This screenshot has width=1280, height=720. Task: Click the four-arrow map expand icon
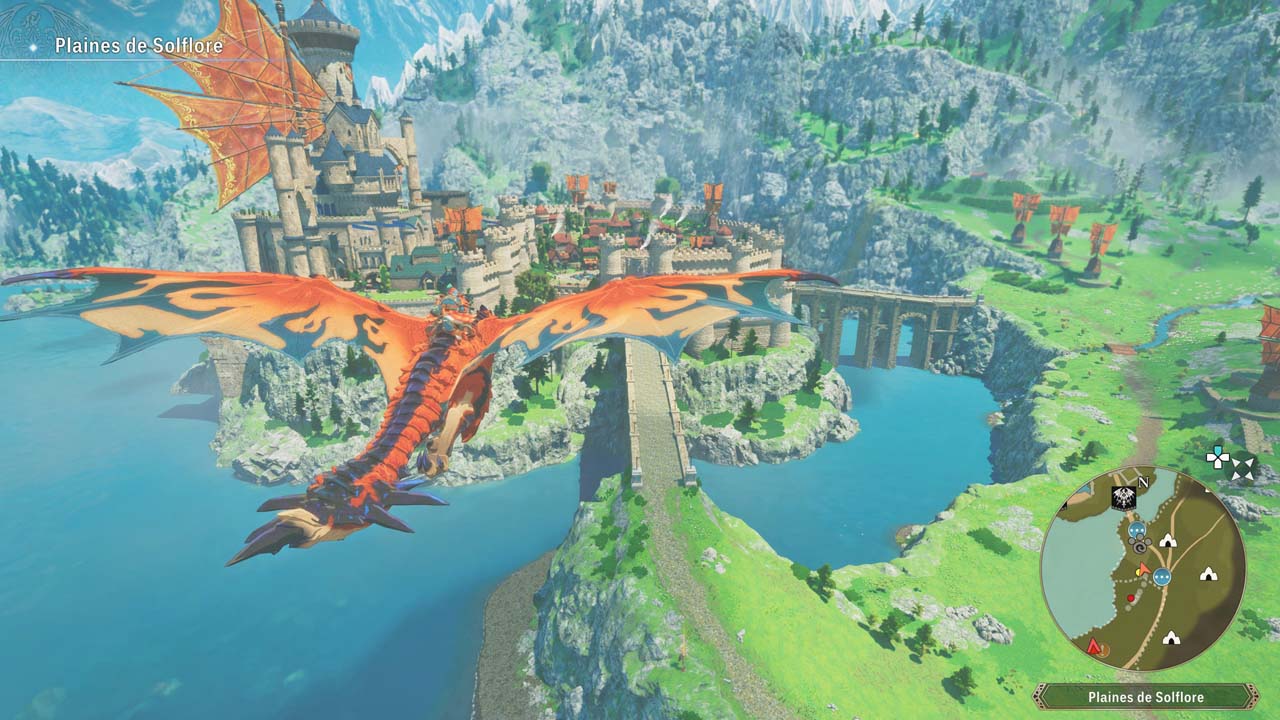(1243, 467)
